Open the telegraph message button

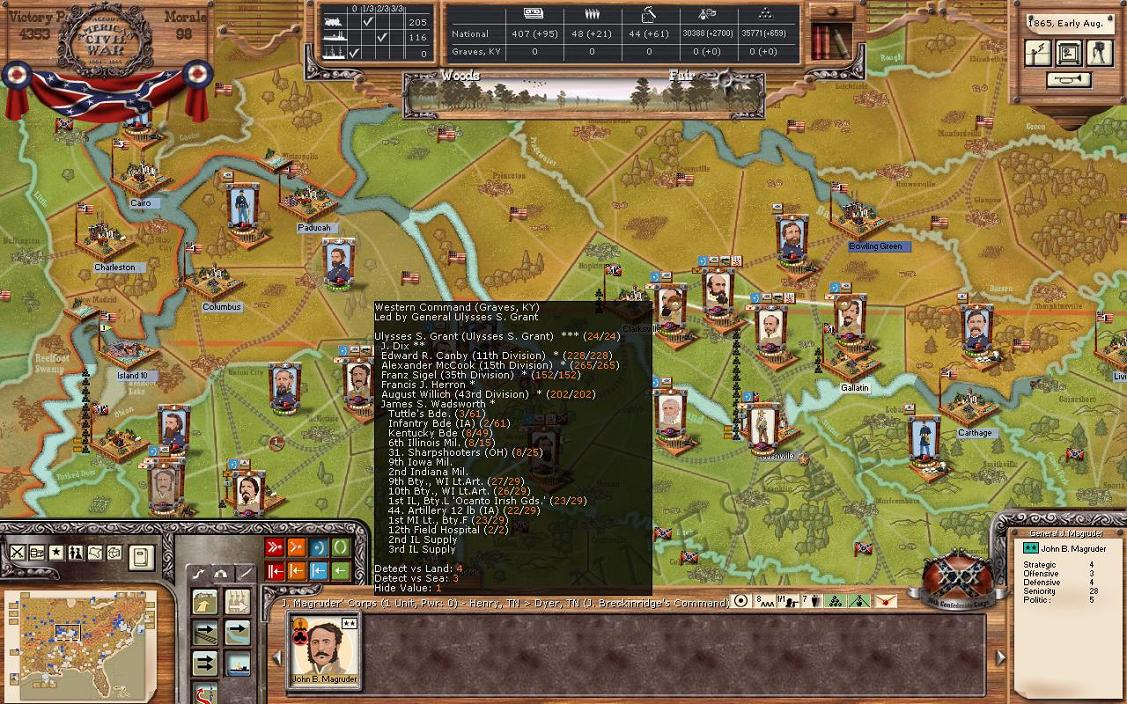(1038, 53)
